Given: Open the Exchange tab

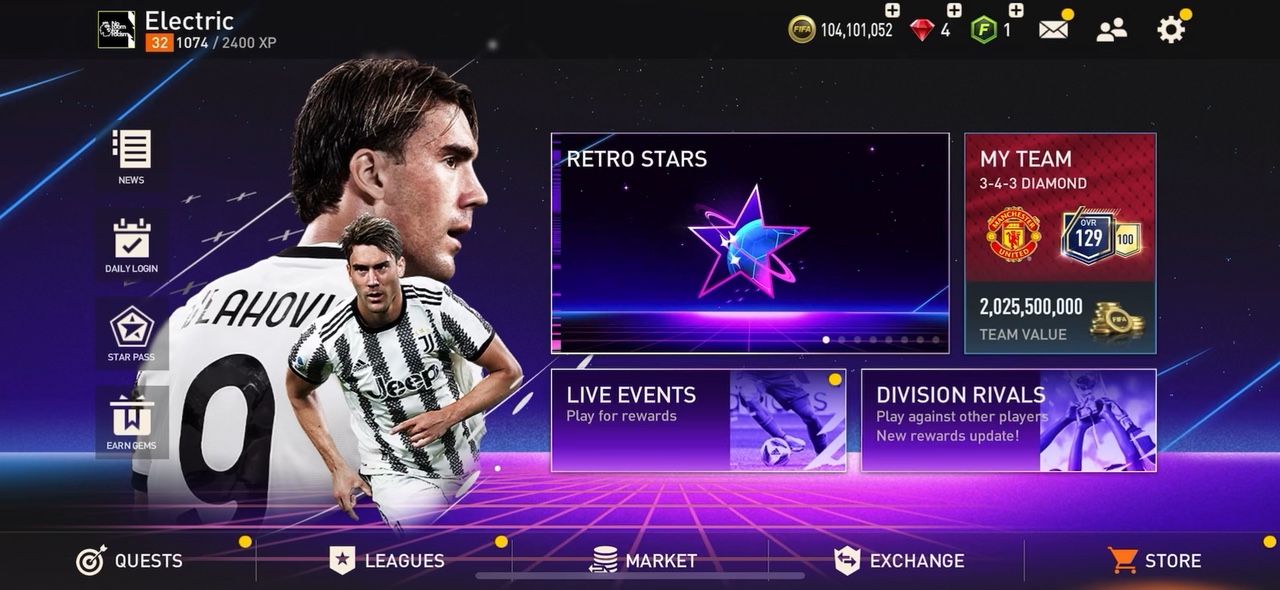Looking at the screenshot, I should pyautogui.click(x=899, y=561).
